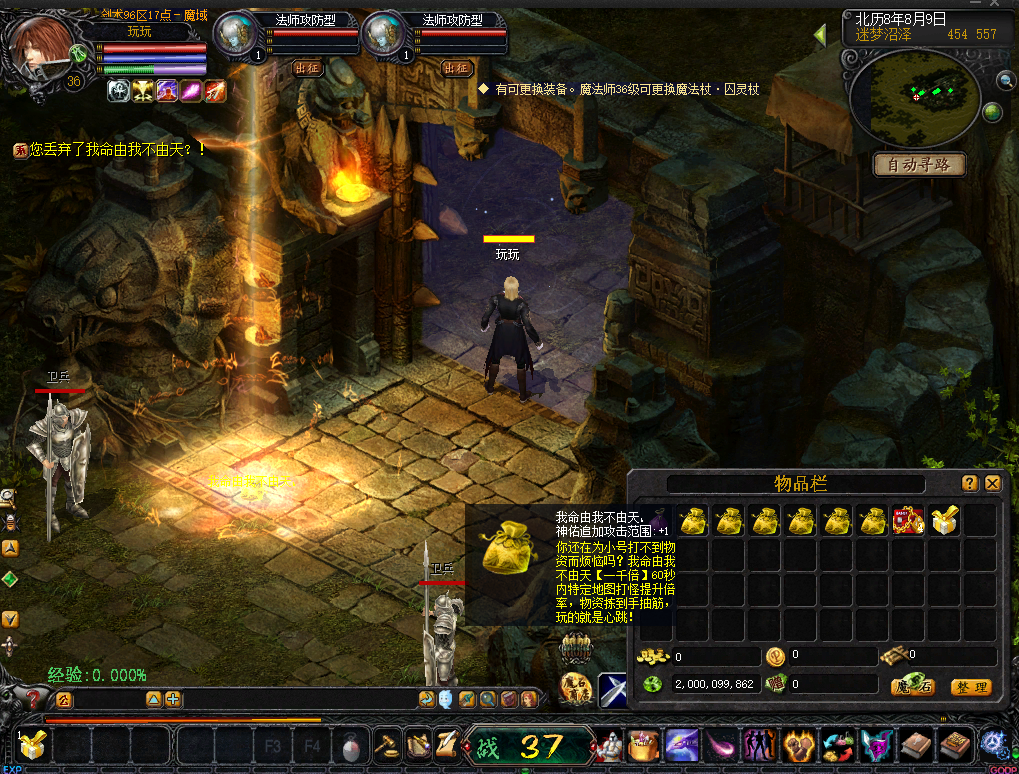Start 自动寻路 auto-pathfinding
This screenshot has height=774, width=1019.
(x=919, y=164)
